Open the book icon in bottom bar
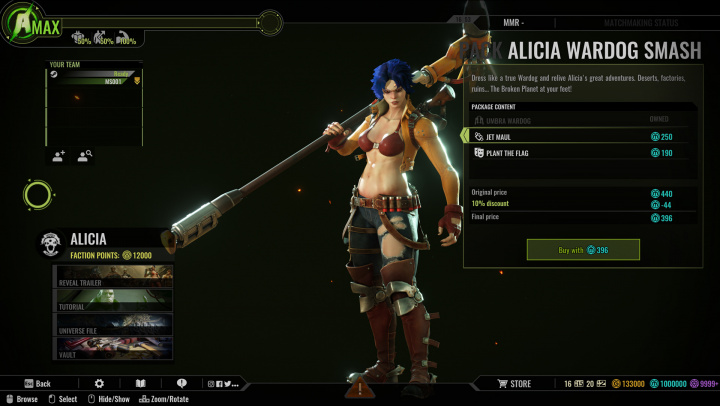The height and width of the screenshot is (406, 720). pyautogui.click(x=141, y=383)
